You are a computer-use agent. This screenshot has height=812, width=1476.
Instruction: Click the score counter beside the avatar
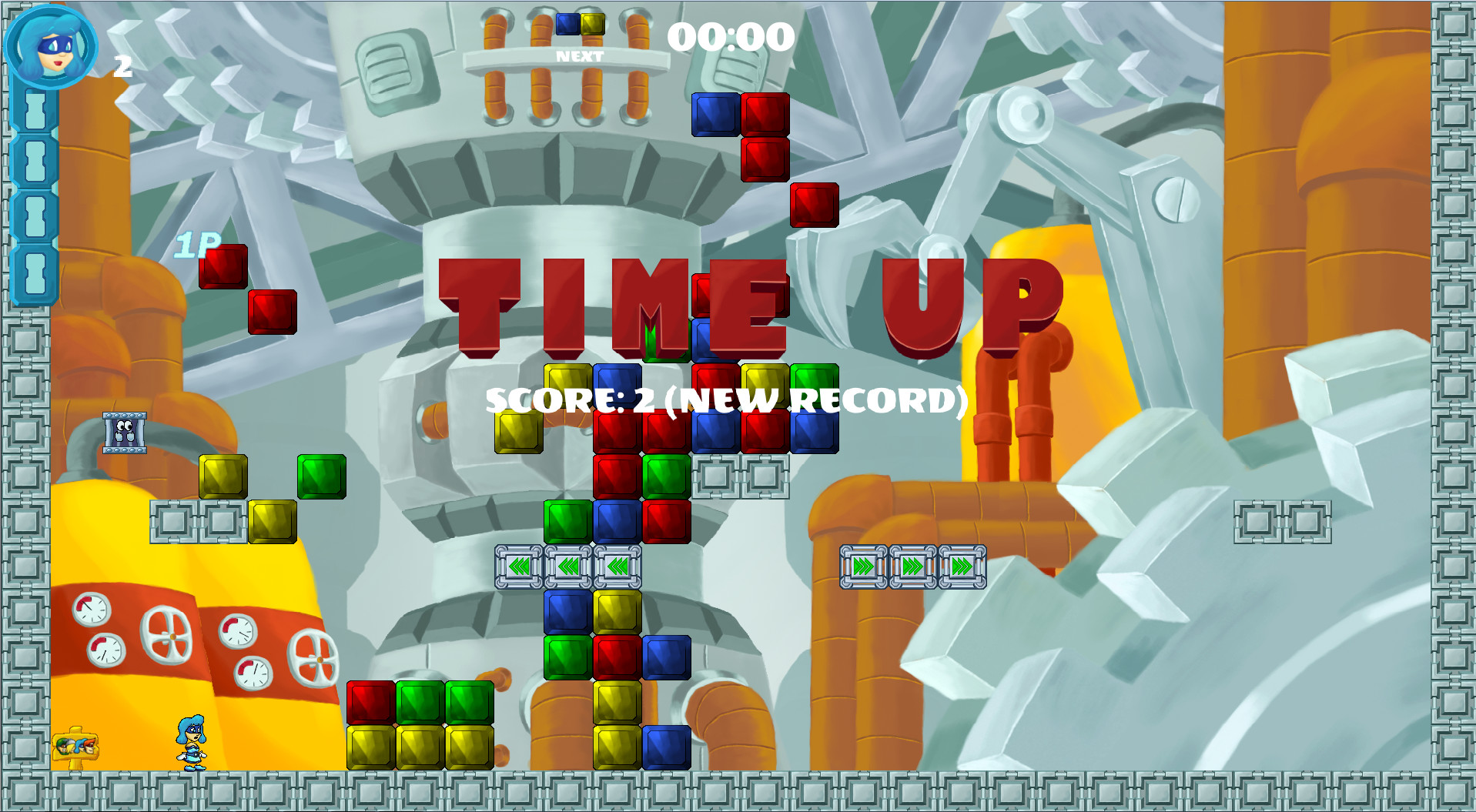click(x=121, y=68)
